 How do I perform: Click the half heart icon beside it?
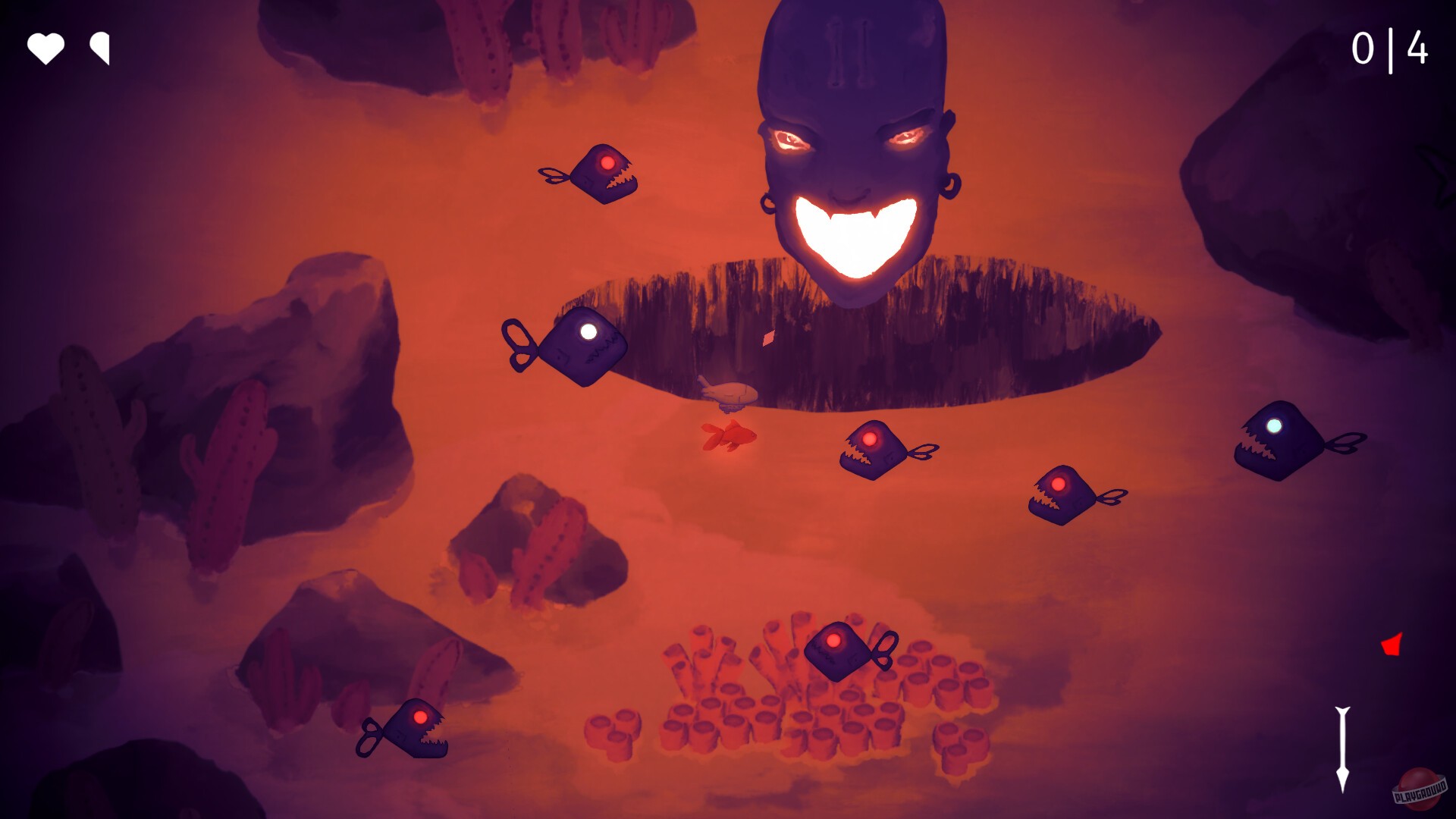(99, 50)
